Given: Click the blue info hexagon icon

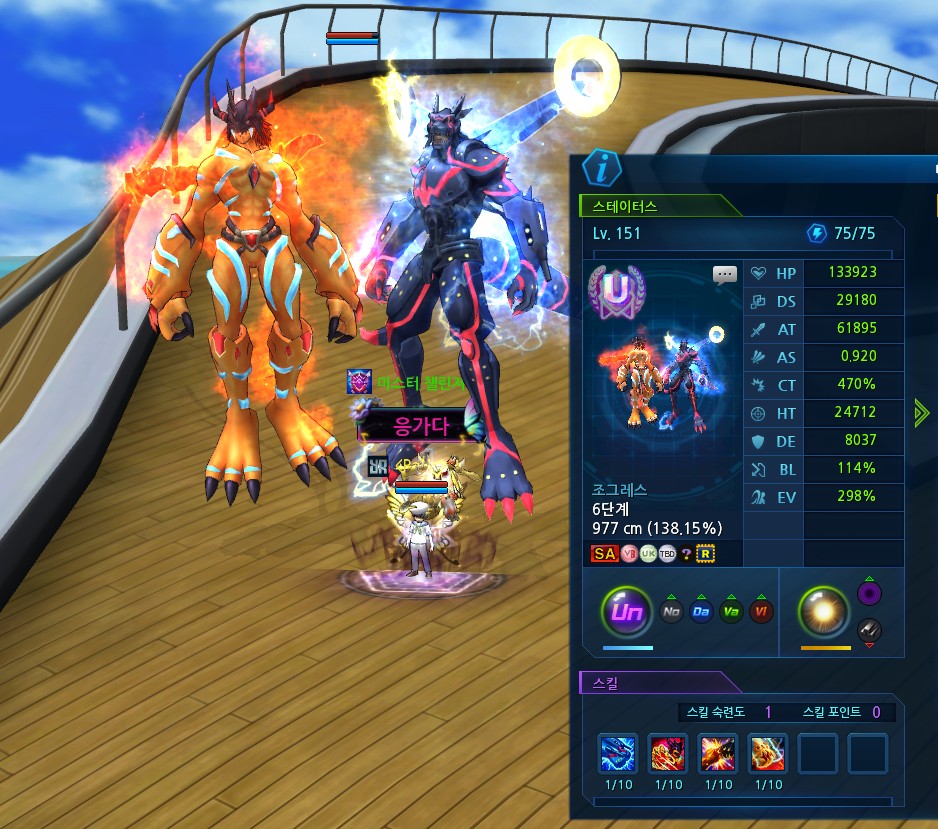Looking at the screenshot, I should tap(601, 169).
